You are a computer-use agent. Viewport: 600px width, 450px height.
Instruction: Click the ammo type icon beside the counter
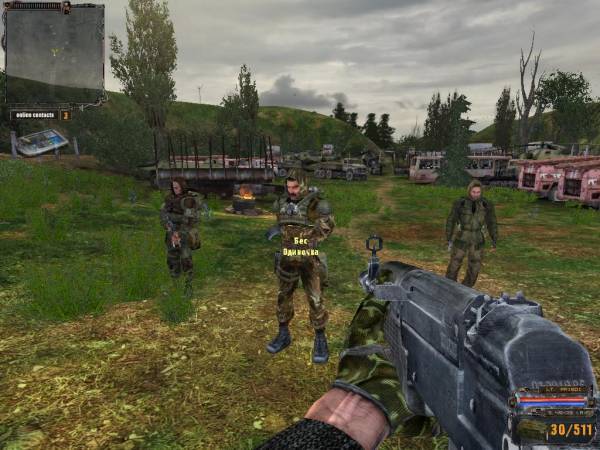[530, 430]
